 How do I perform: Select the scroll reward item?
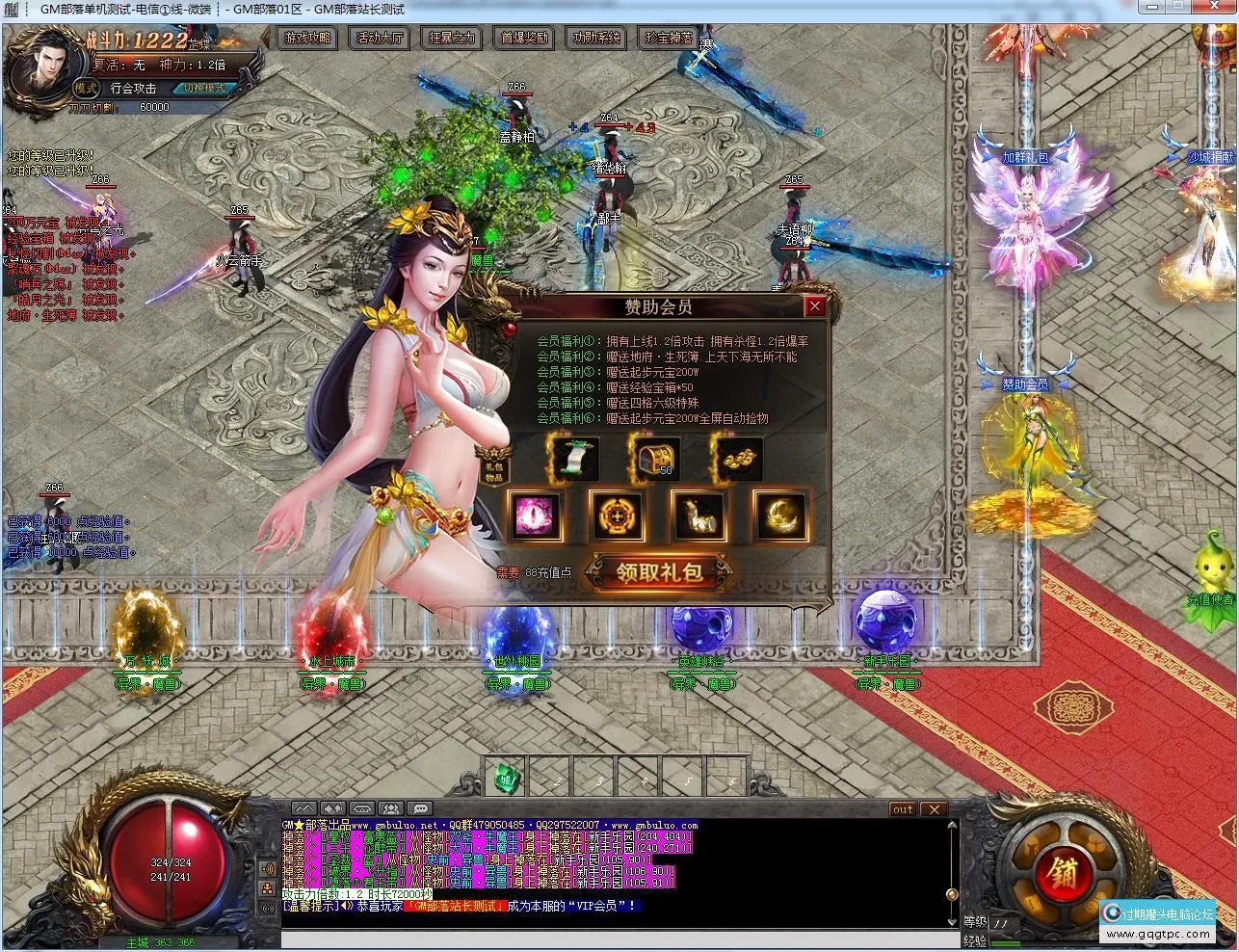point(574,460)
